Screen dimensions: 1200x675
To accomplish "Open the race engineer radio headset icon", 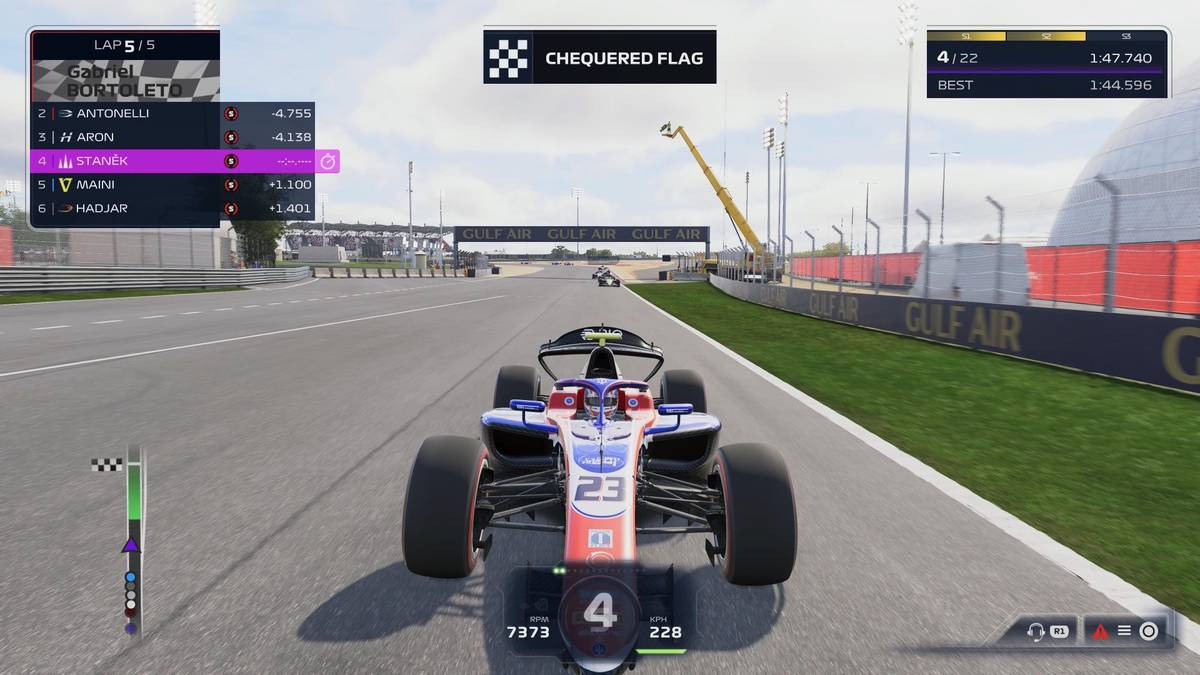I will click(1036, 631).
